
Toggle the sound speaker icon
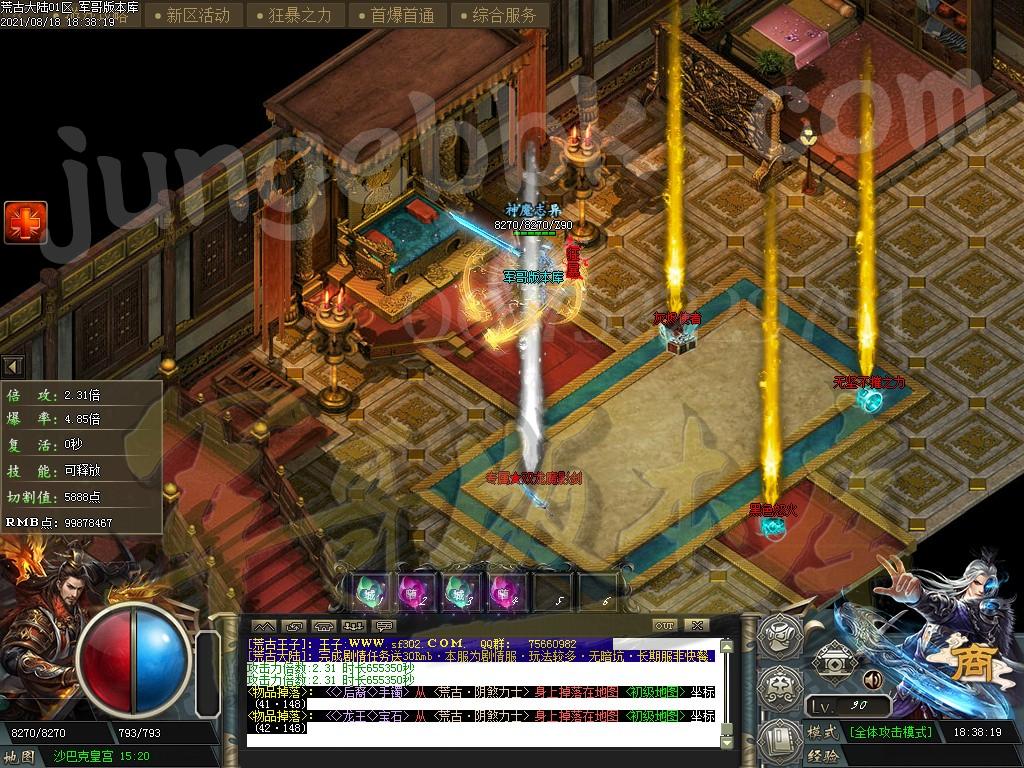click(x=872, y=680)
